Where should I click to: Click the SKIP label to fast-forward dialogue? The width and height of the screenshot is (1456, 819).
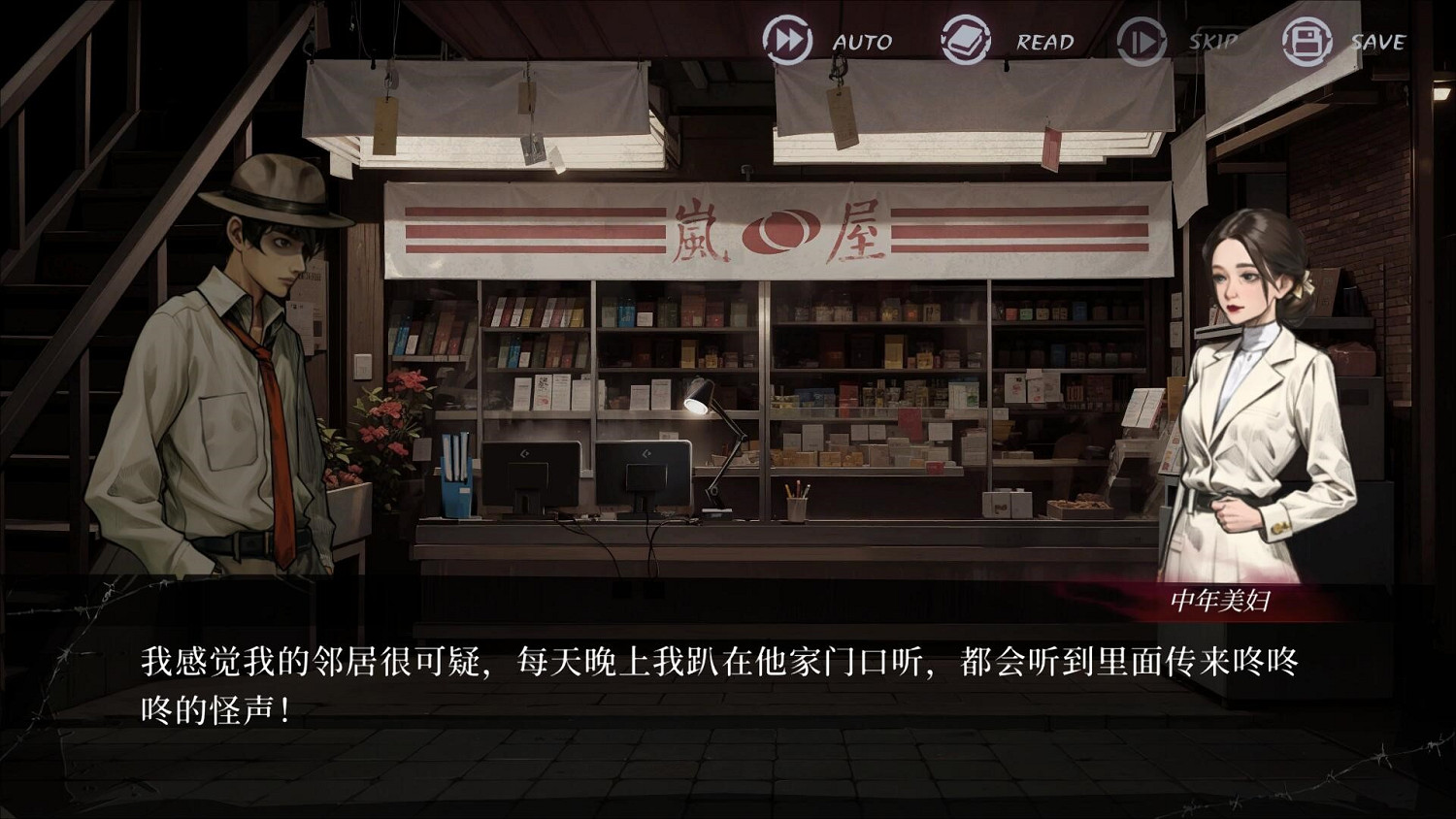(1211, 43)
